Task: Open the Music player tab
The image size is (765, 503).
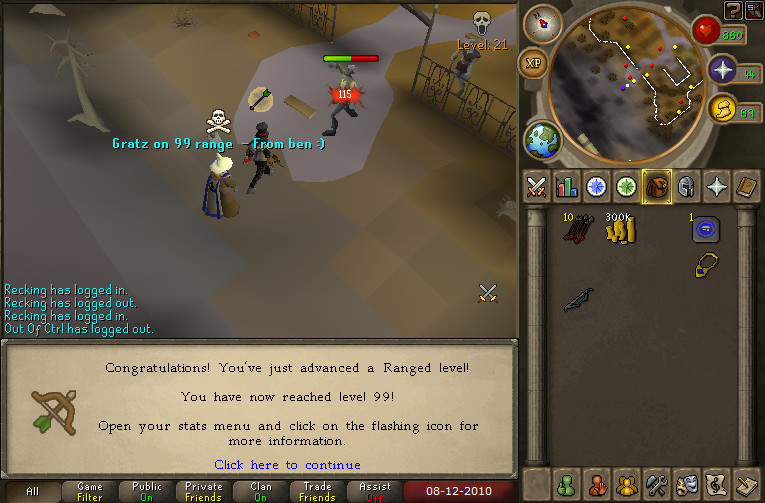Action: point(715,483)
